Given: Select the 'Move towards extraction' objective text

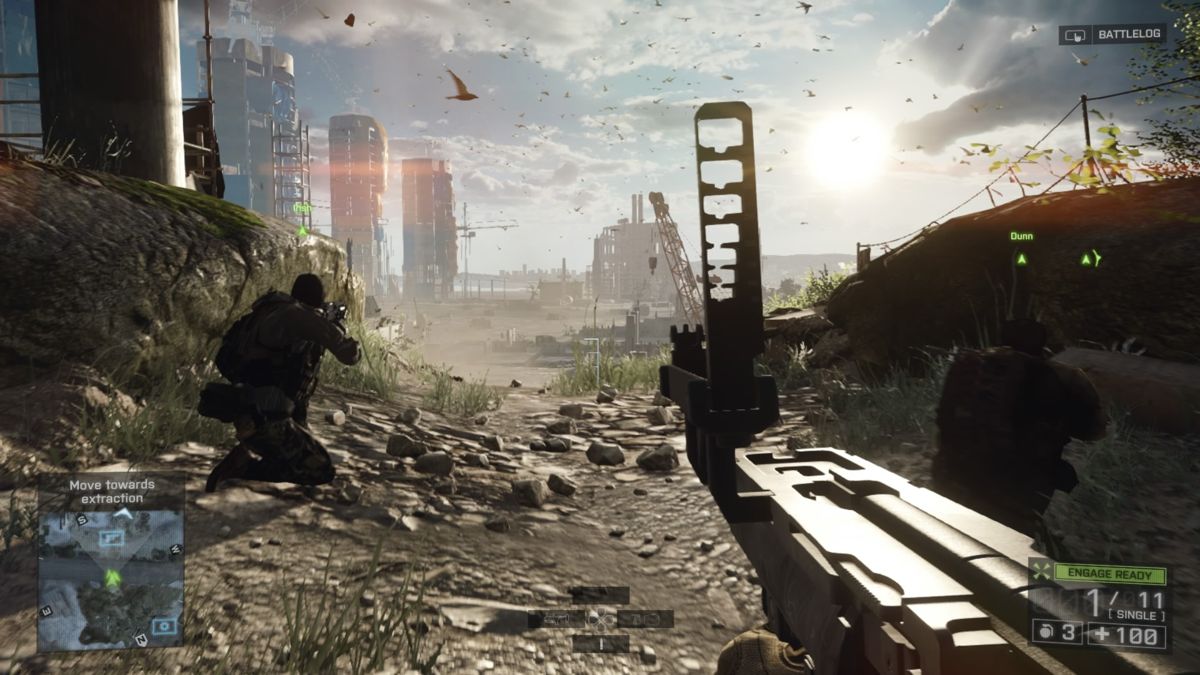Looking at the screenshot, I should pos(112,491).
